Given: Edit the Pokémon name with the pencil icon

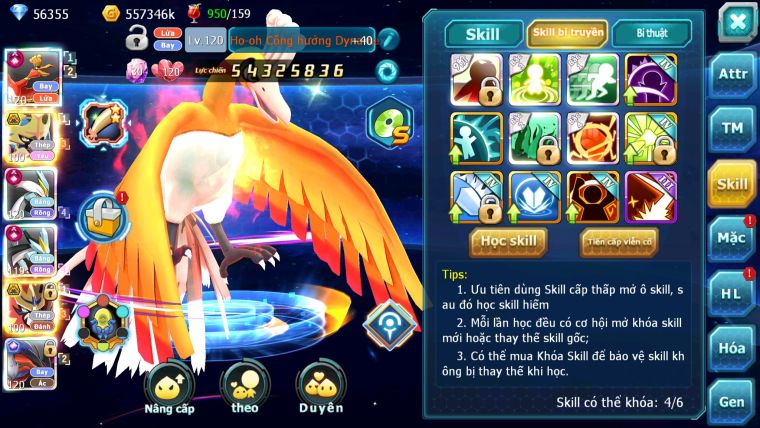Looking at the screenshot, I should point(387,40).
